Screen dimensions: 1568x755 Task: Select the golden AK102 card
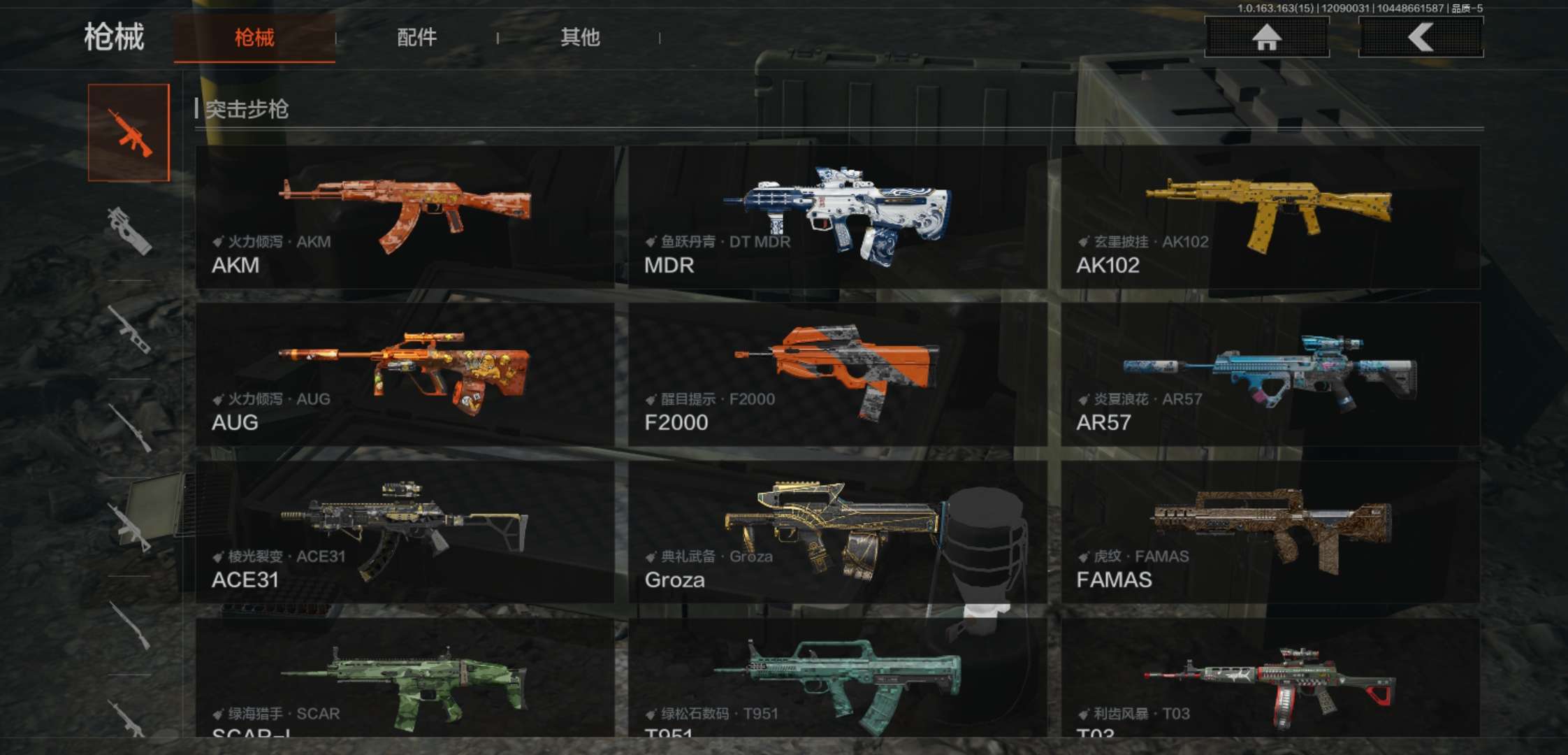coord(1270,217)
